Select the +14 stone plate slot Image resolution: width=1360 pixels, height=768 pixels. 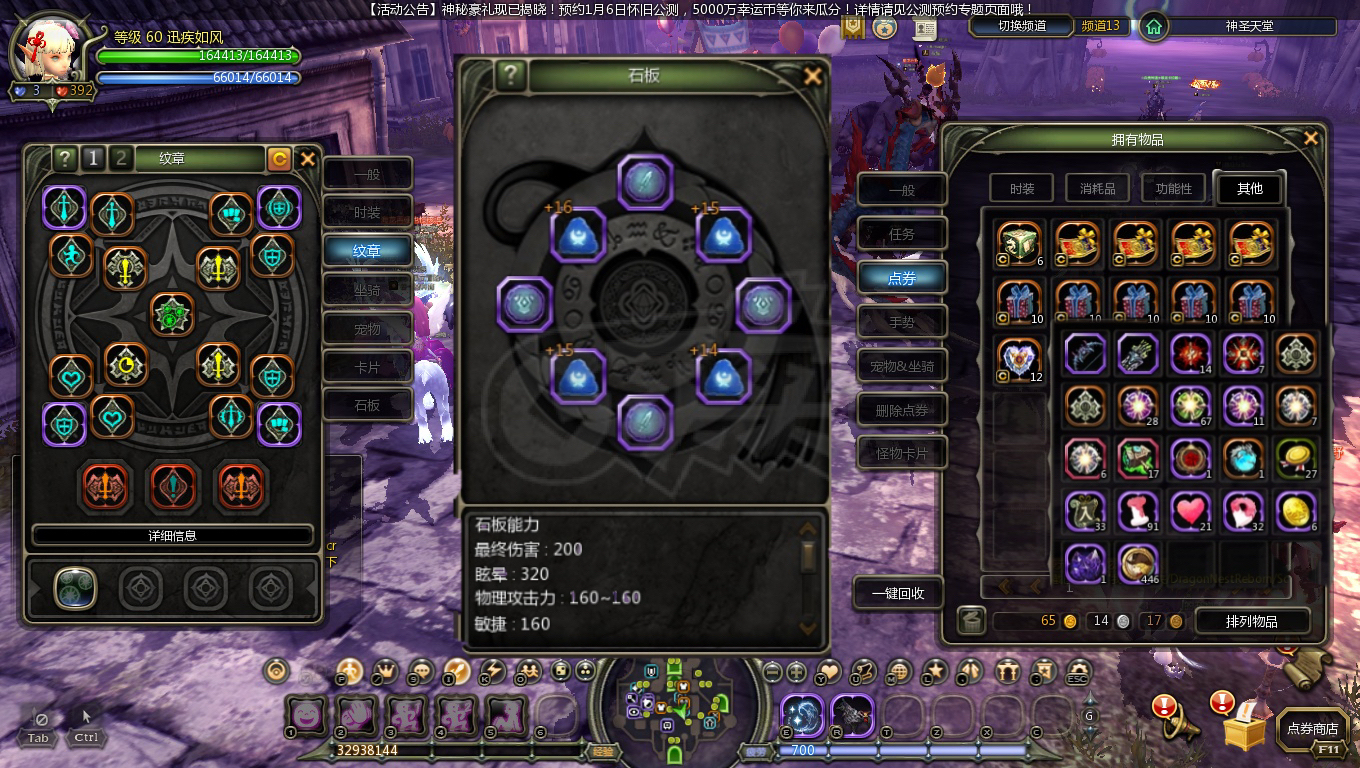723,377
